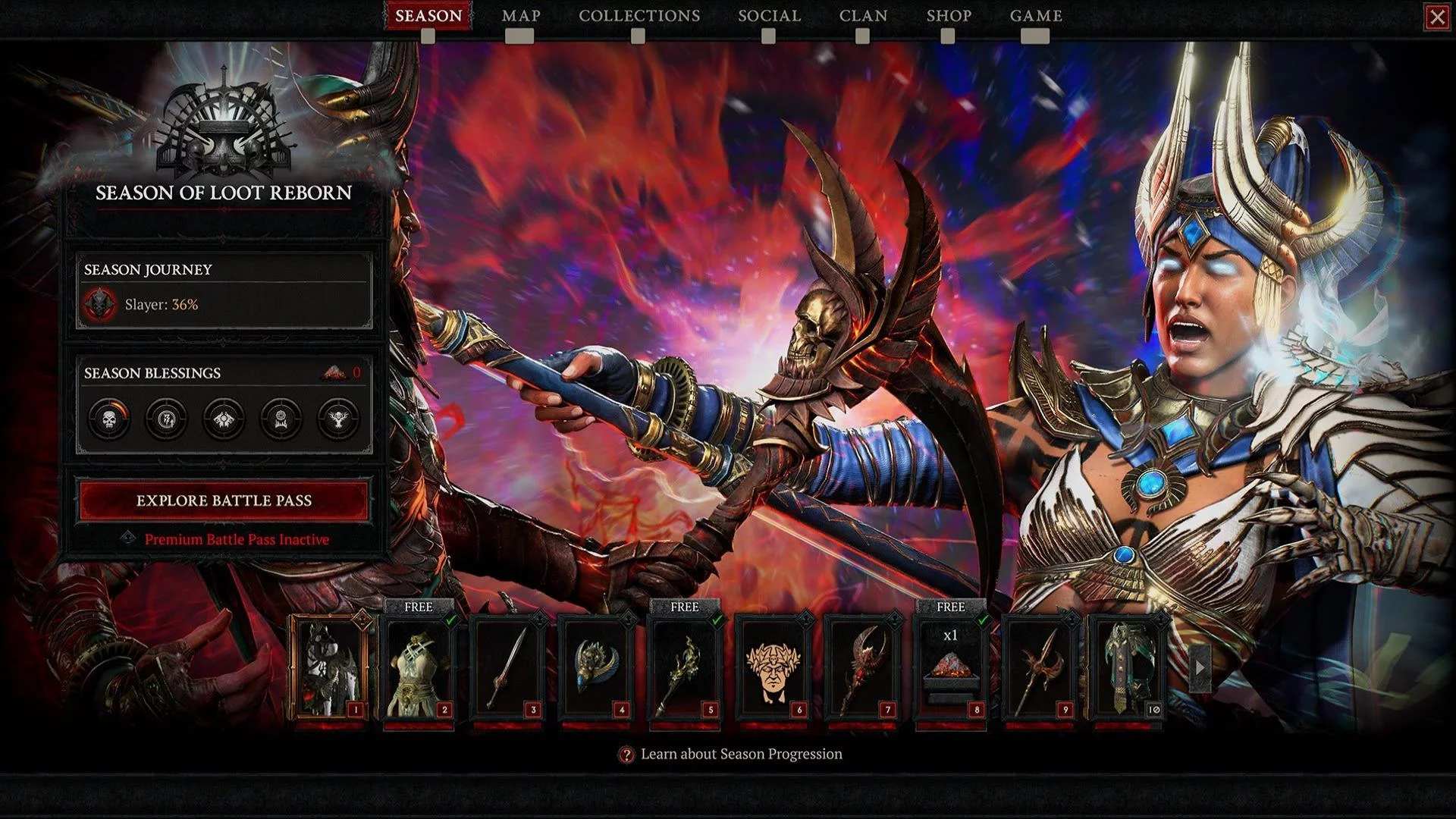This screenshot has width=1456, height=819.
Task: Open the Social tab
Action: pos(769,16)
